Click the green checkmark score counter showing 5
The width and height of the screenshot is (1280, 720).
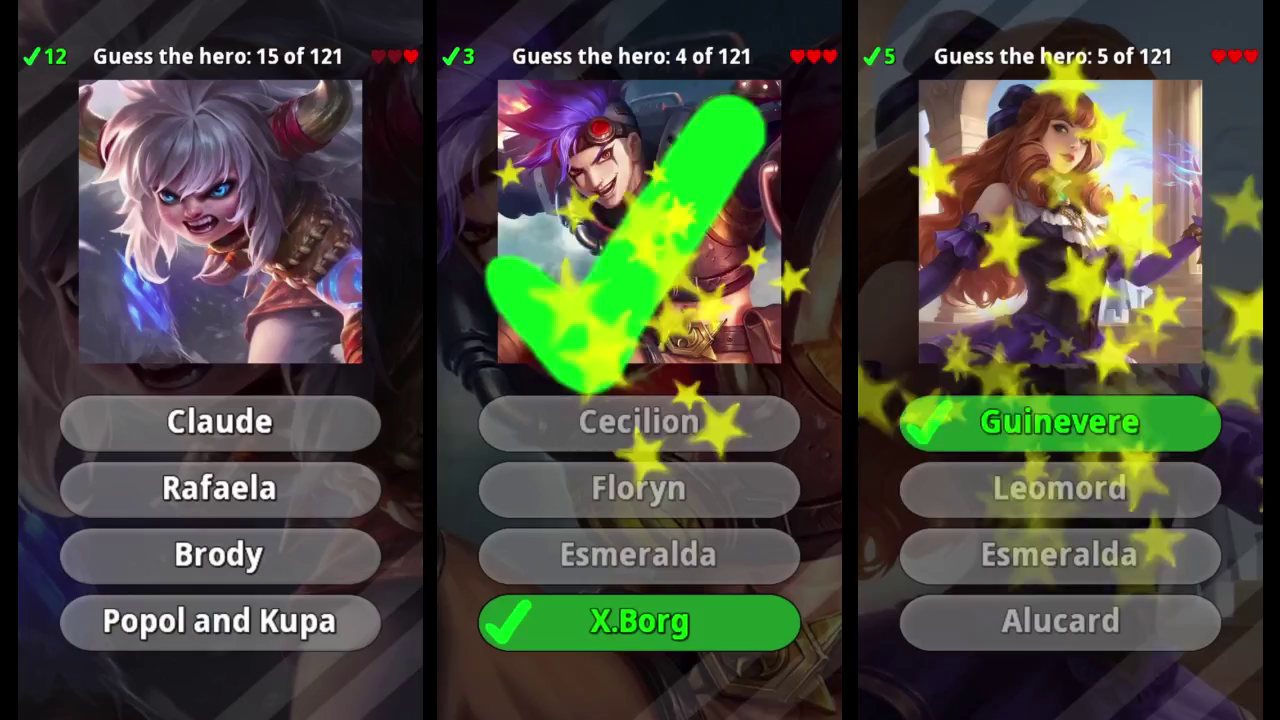[877, 56]
